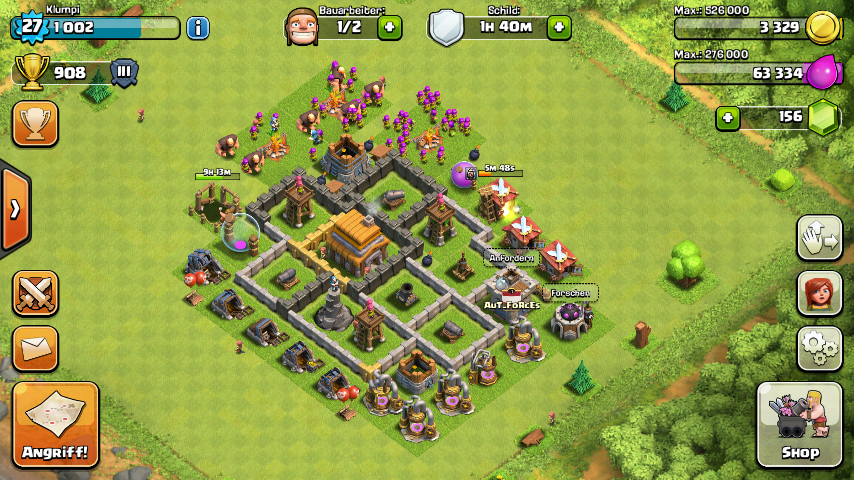This screenshot has width=854, height=480.
Task: Extend the shield with the plus button
Action: pyautogui.click(x=559, y=27)
